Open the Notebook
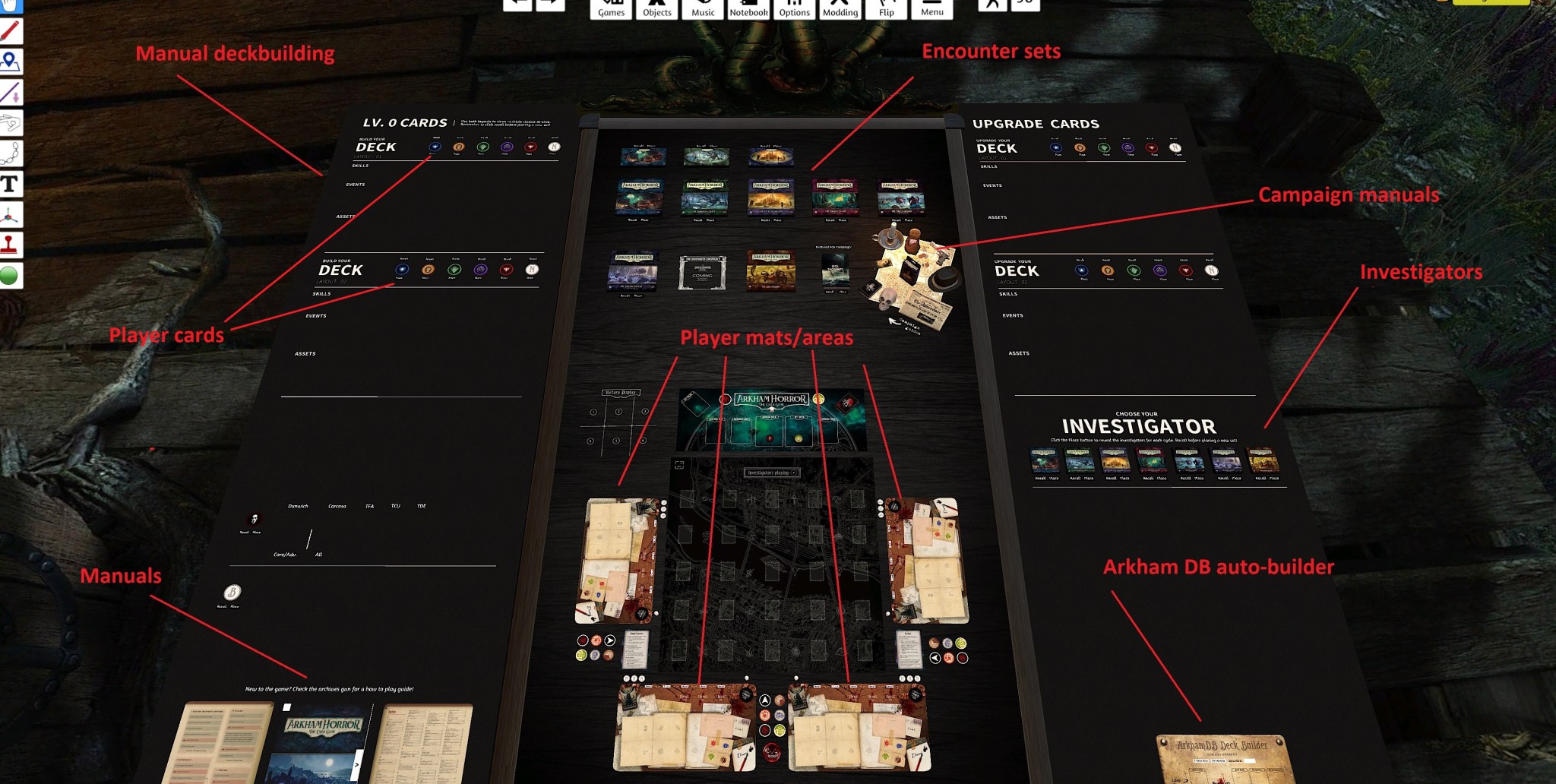 coord(748,8)
